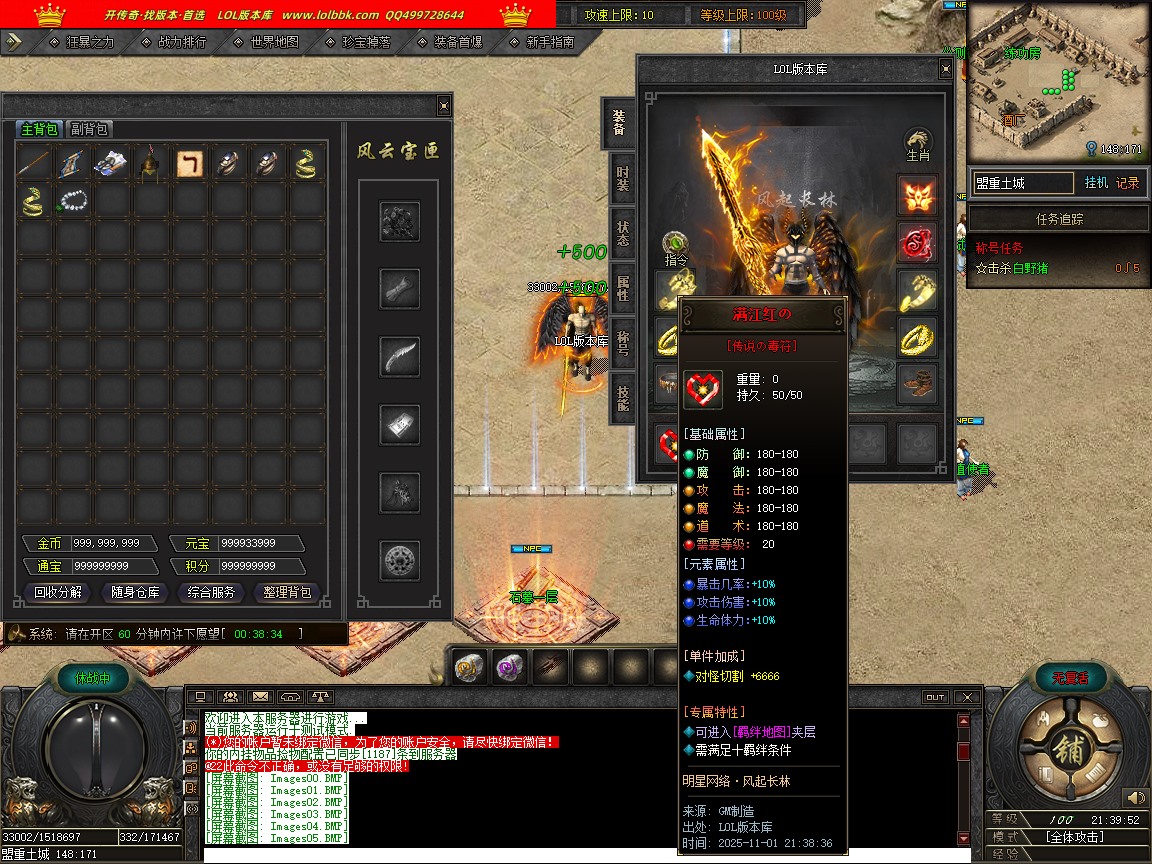The image size is (1152, 864).
Task: Switch to the 副背包 secondary bag tab
Action: (89, 129)
